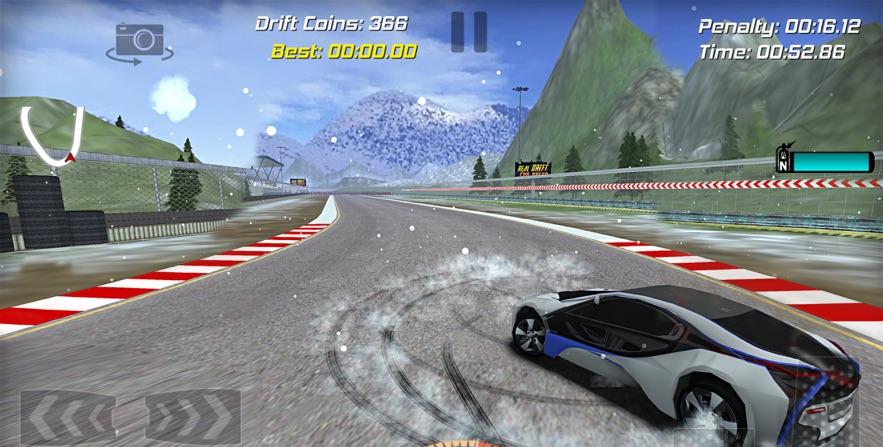The image size is (883, 447).
Task: Steer left with the left chevron button
Action: [x=67, y=417]
